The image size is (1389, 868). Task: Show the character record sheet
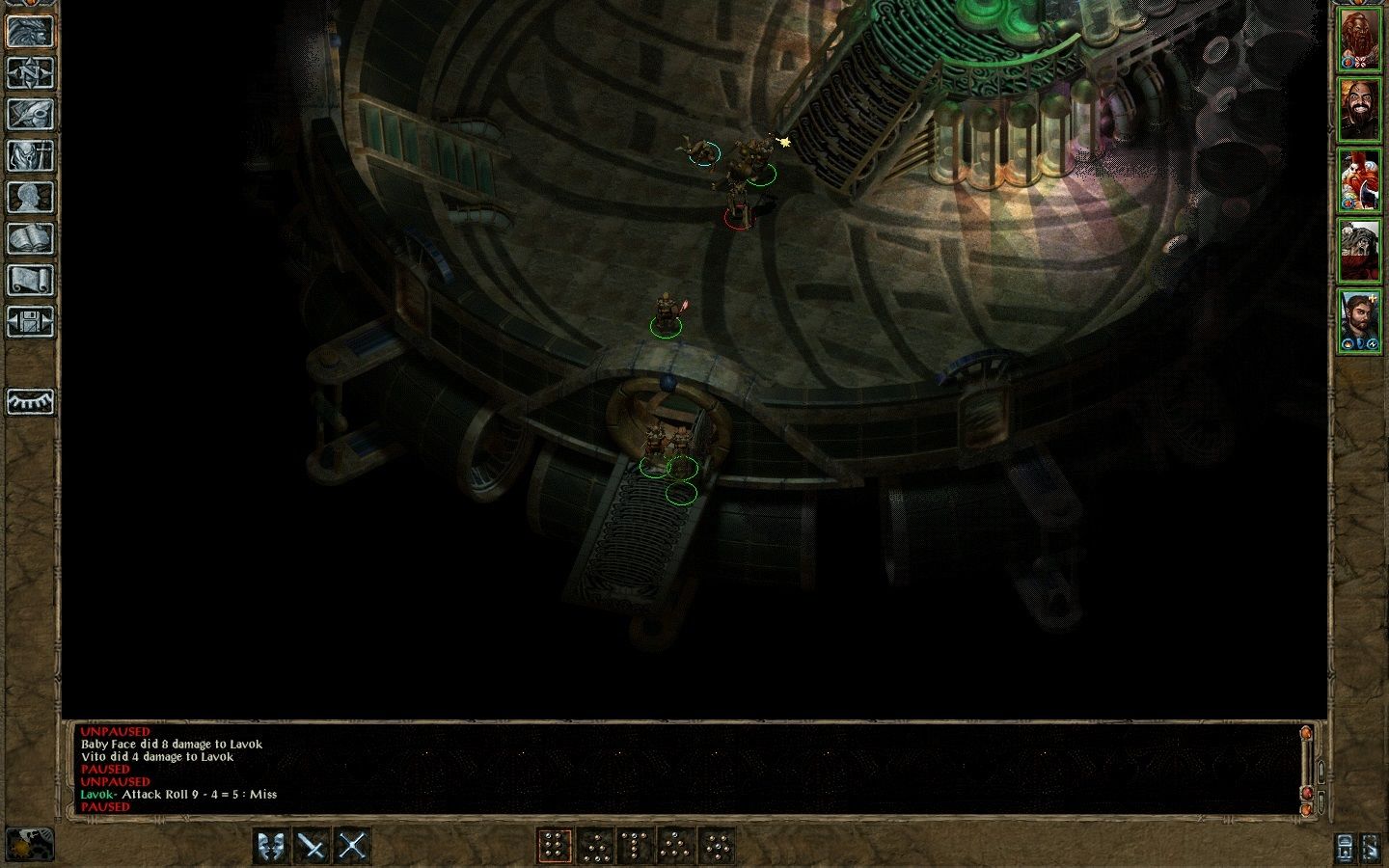[30, 197]
